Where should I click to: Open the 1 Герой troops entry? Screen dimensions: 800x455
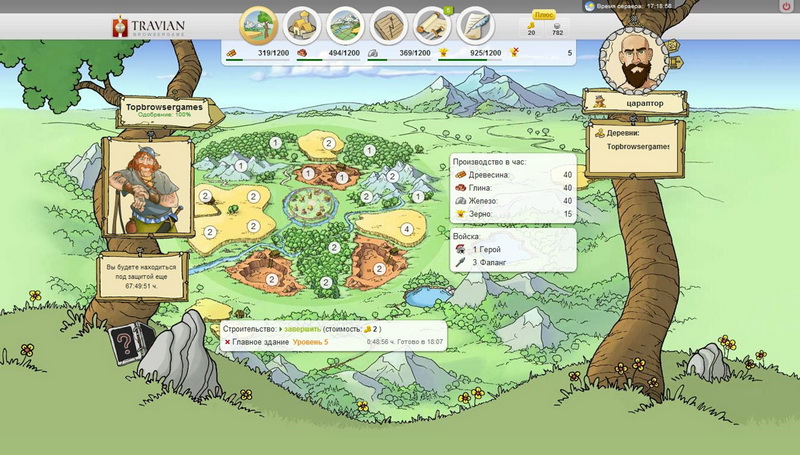click(485, 249)
